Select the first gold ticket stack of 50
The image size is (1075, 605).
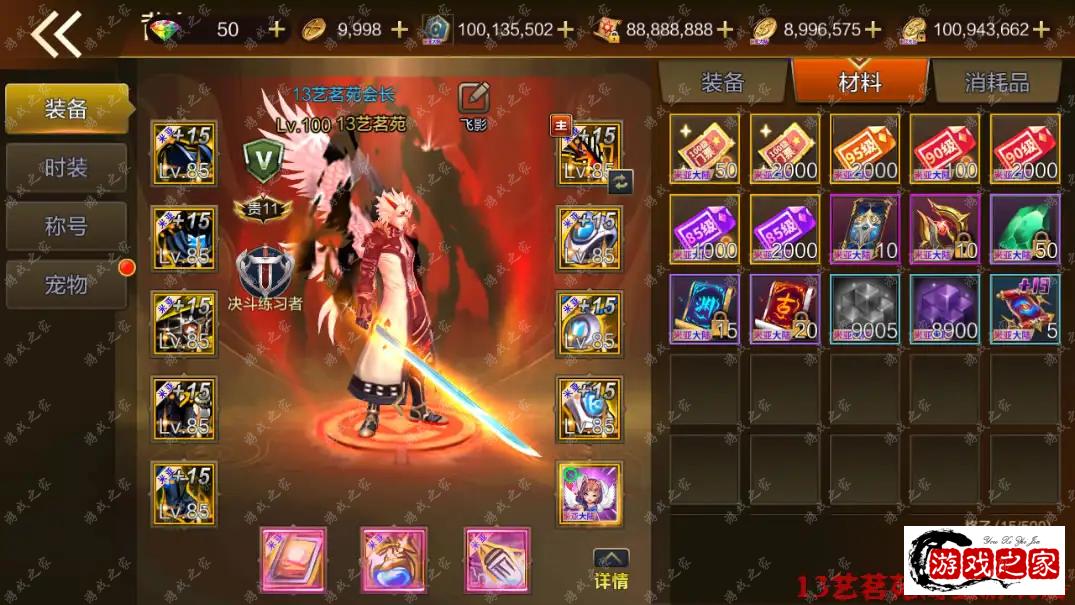705,149
